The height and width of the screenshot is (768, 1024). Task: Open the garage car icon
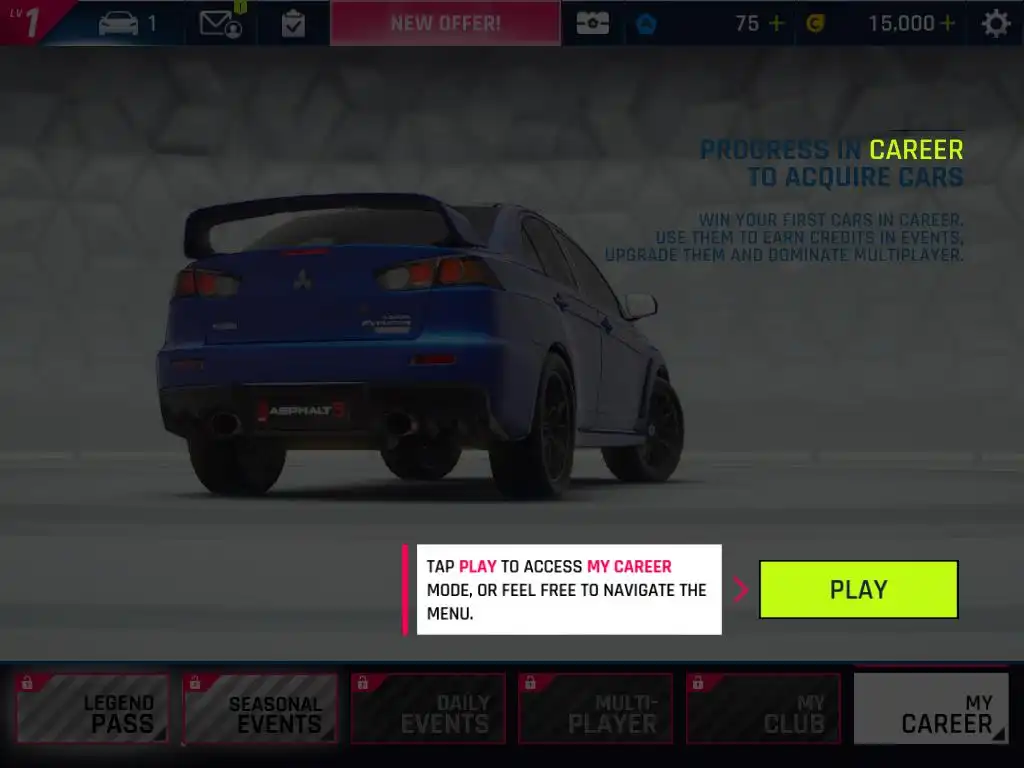119,23
